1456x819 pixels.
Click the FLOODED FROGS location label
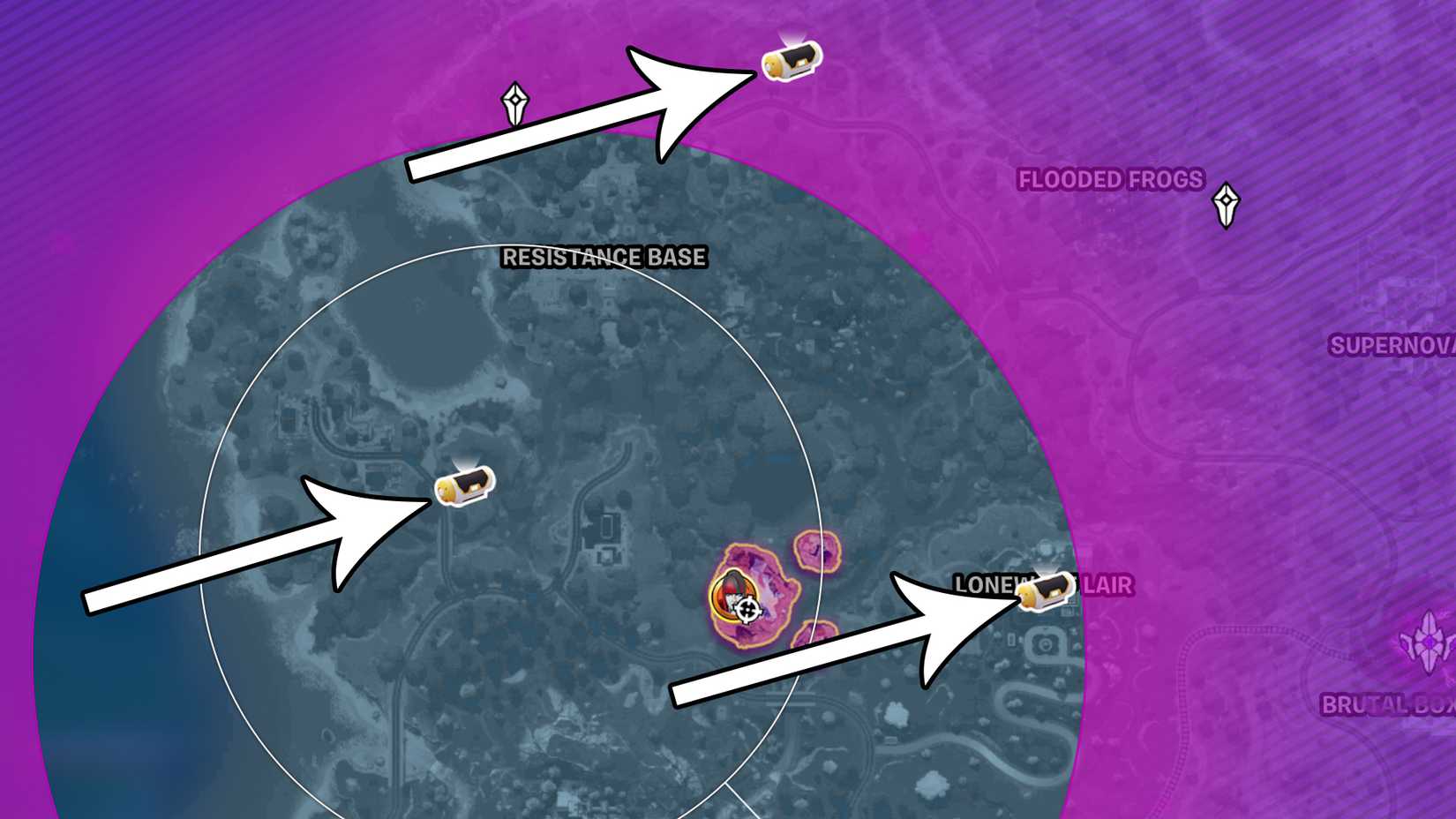(1109, 179)
